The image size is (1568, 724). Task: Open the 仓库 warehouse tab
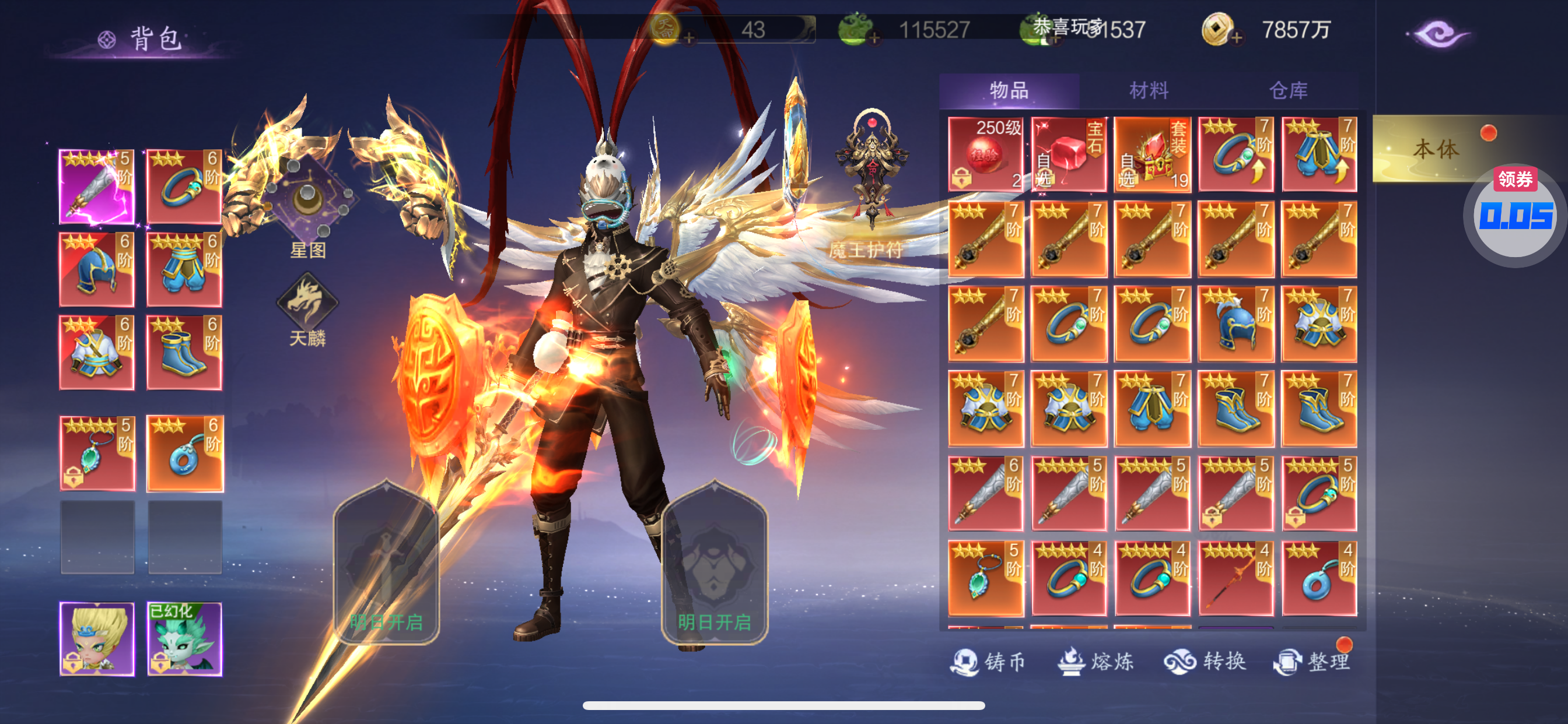1288,91
